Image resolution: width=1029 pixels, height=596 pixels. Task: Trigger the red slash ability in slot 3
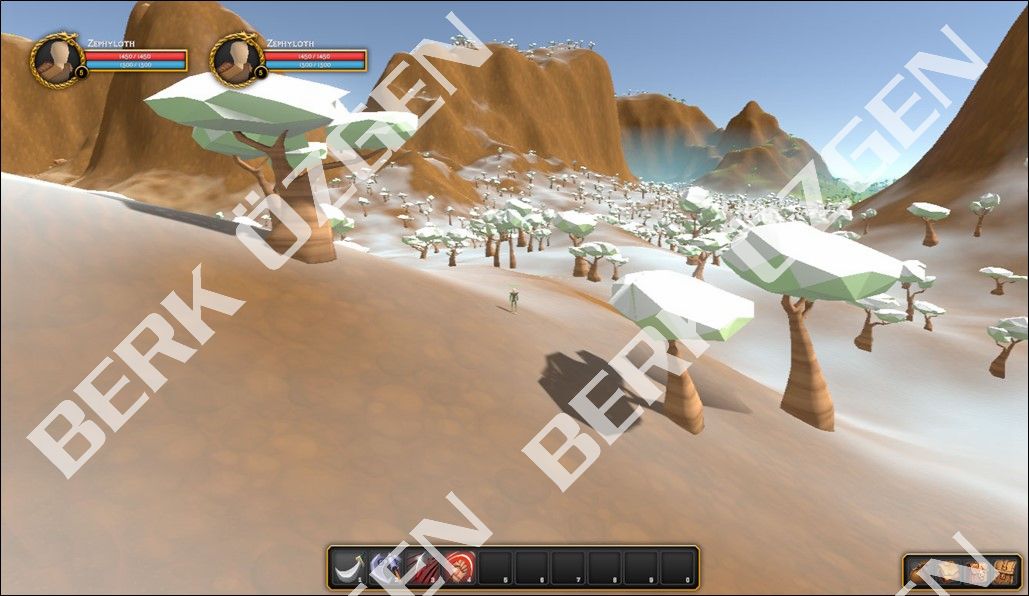point(422,567)
